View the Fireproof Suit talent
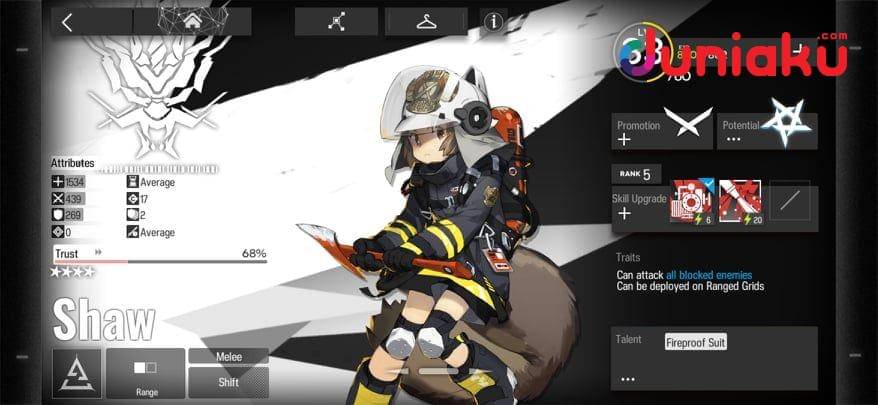 pos(696,343)
